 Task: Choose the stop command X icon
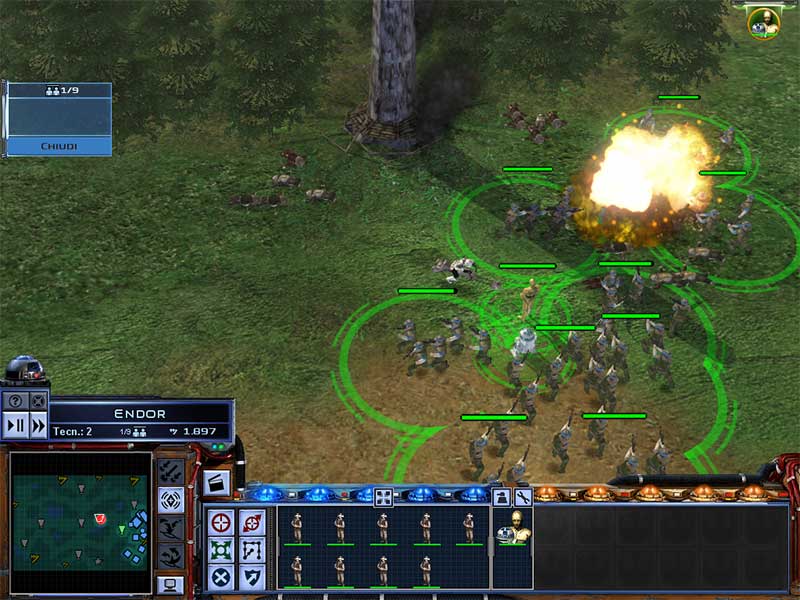222,577
